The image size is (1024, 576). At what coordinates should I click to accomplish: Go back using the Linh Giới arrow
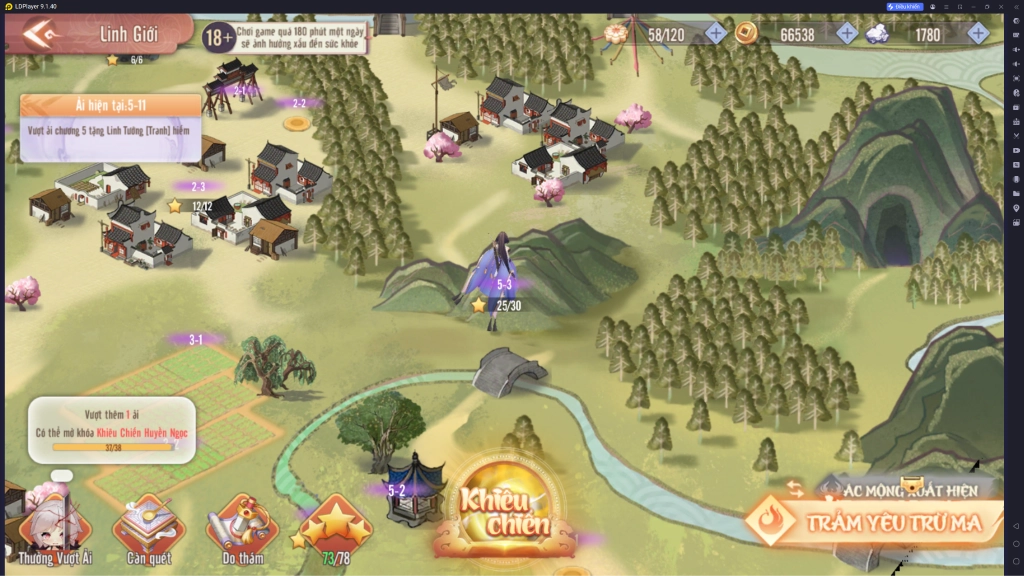point(42,36)
